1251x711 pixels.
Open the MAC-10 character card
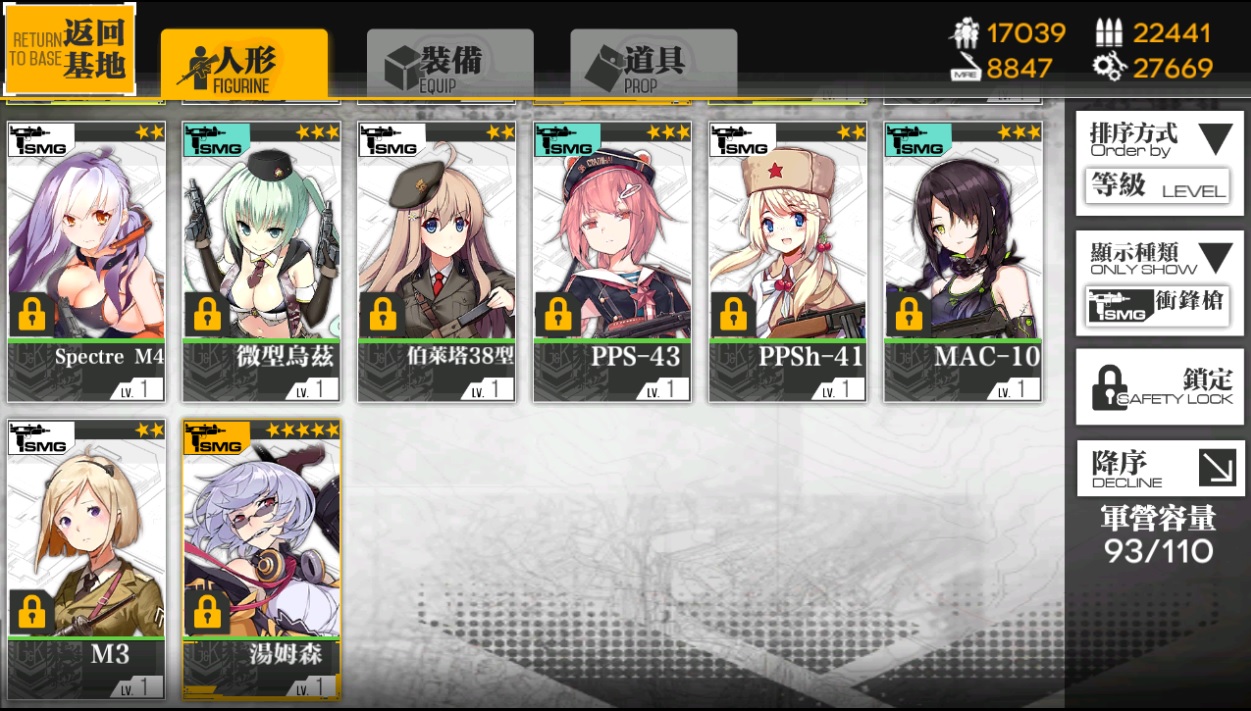pyautogui.click(x=963, y=261)
